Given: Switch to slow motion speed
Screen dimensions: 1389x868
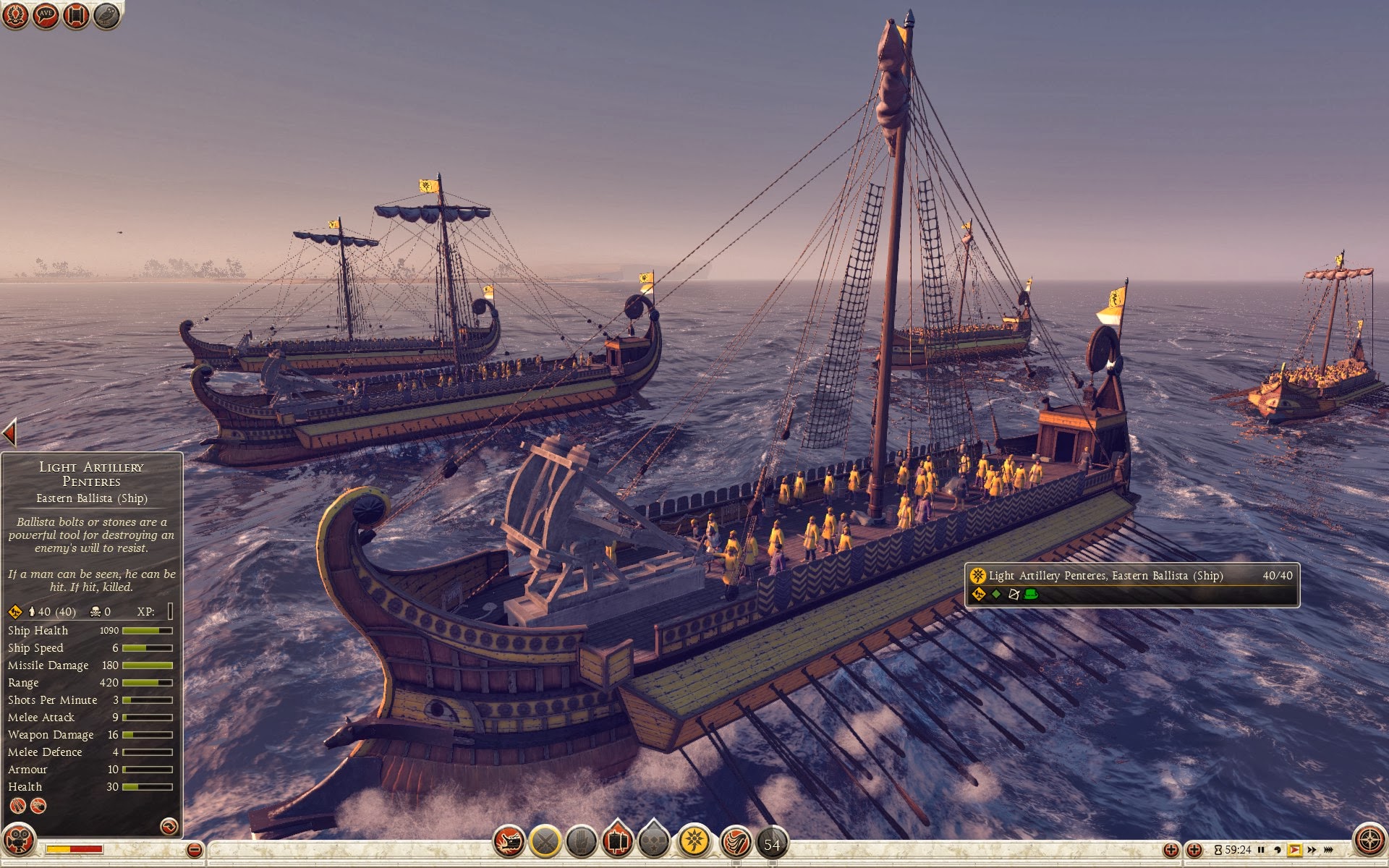Looking at the screenshot, I should (x=1278, y=850).
